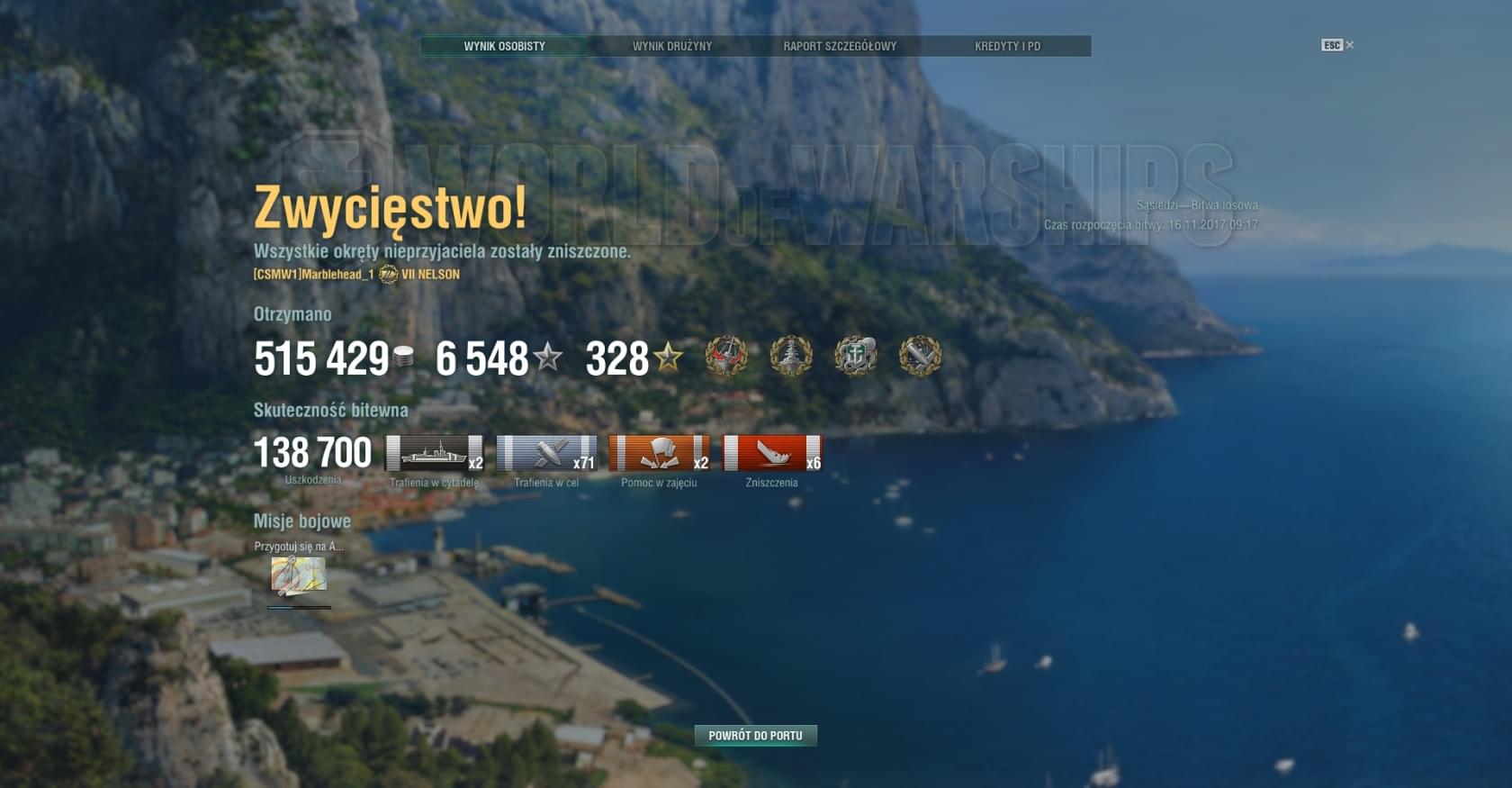Close the results screen with the ESC button
Image resolution: width=1512 pixels, height=788 pixels.
1336,45
